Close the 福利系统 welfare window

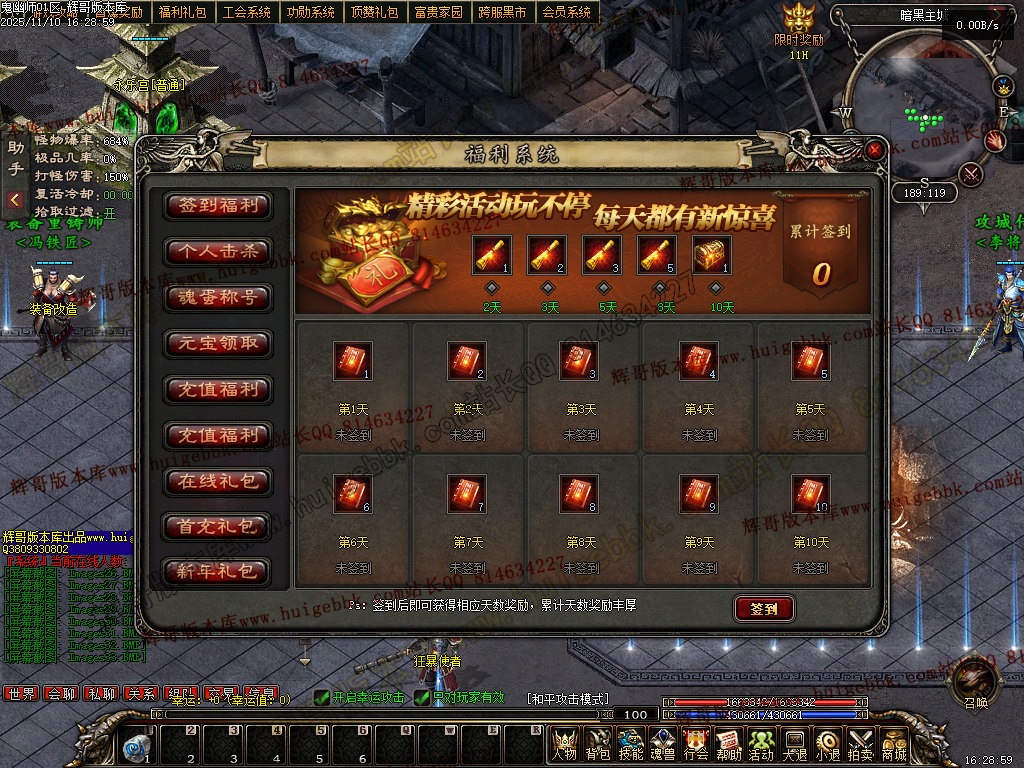(875, 150)
